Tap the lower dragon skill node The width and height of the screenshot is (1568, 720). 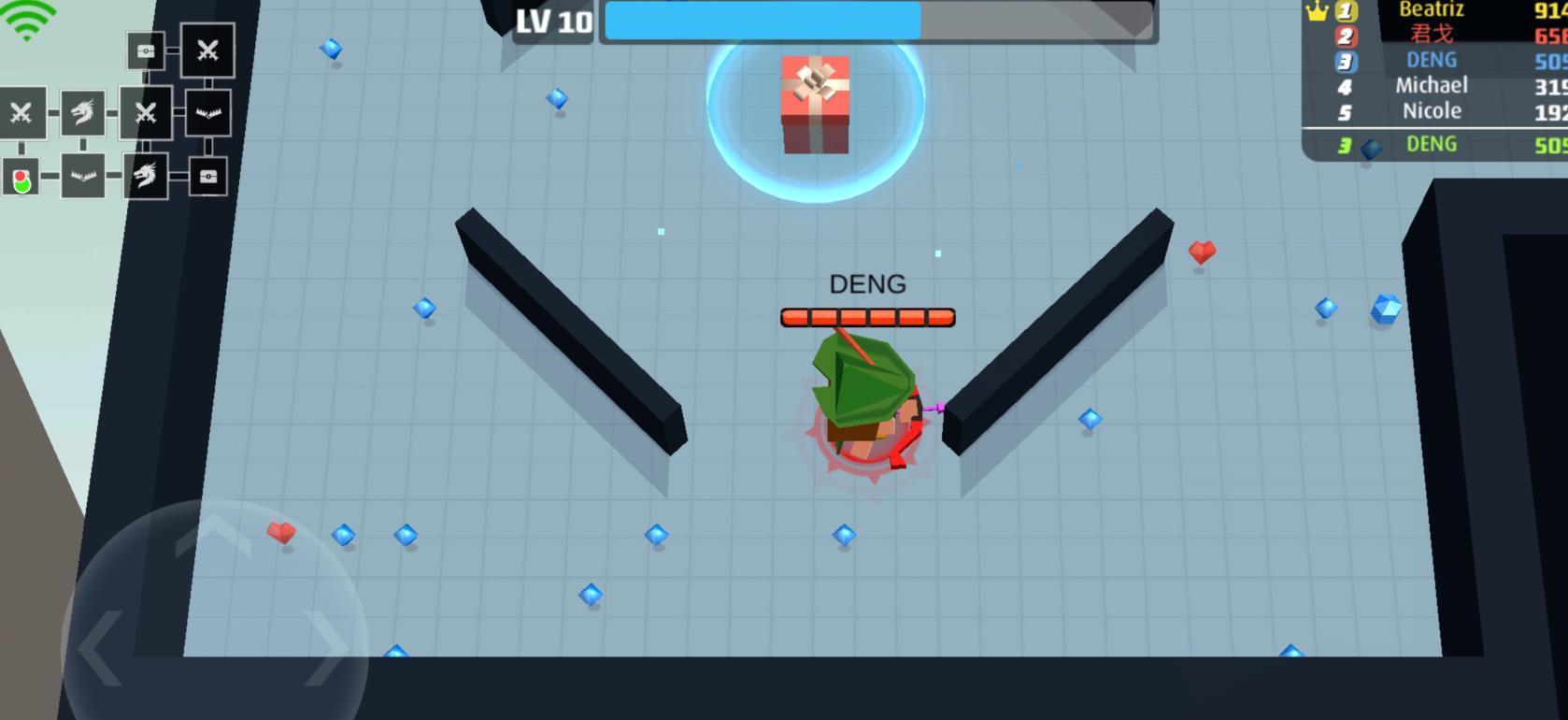pos(145,178)
